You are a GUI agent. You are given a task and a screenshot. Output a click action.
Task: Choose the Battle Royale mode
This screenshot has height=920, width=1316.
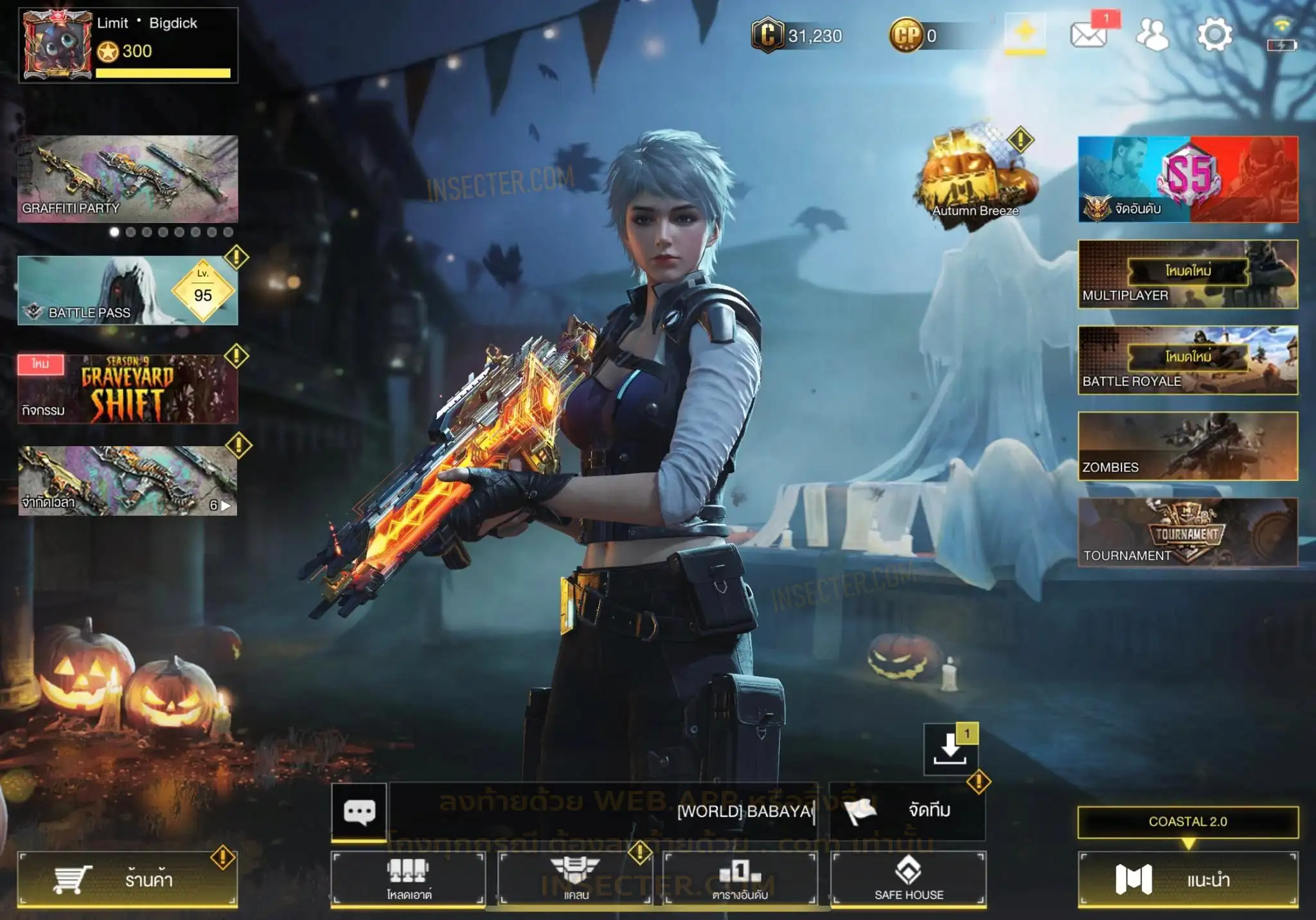click(x=1187, y=360)
